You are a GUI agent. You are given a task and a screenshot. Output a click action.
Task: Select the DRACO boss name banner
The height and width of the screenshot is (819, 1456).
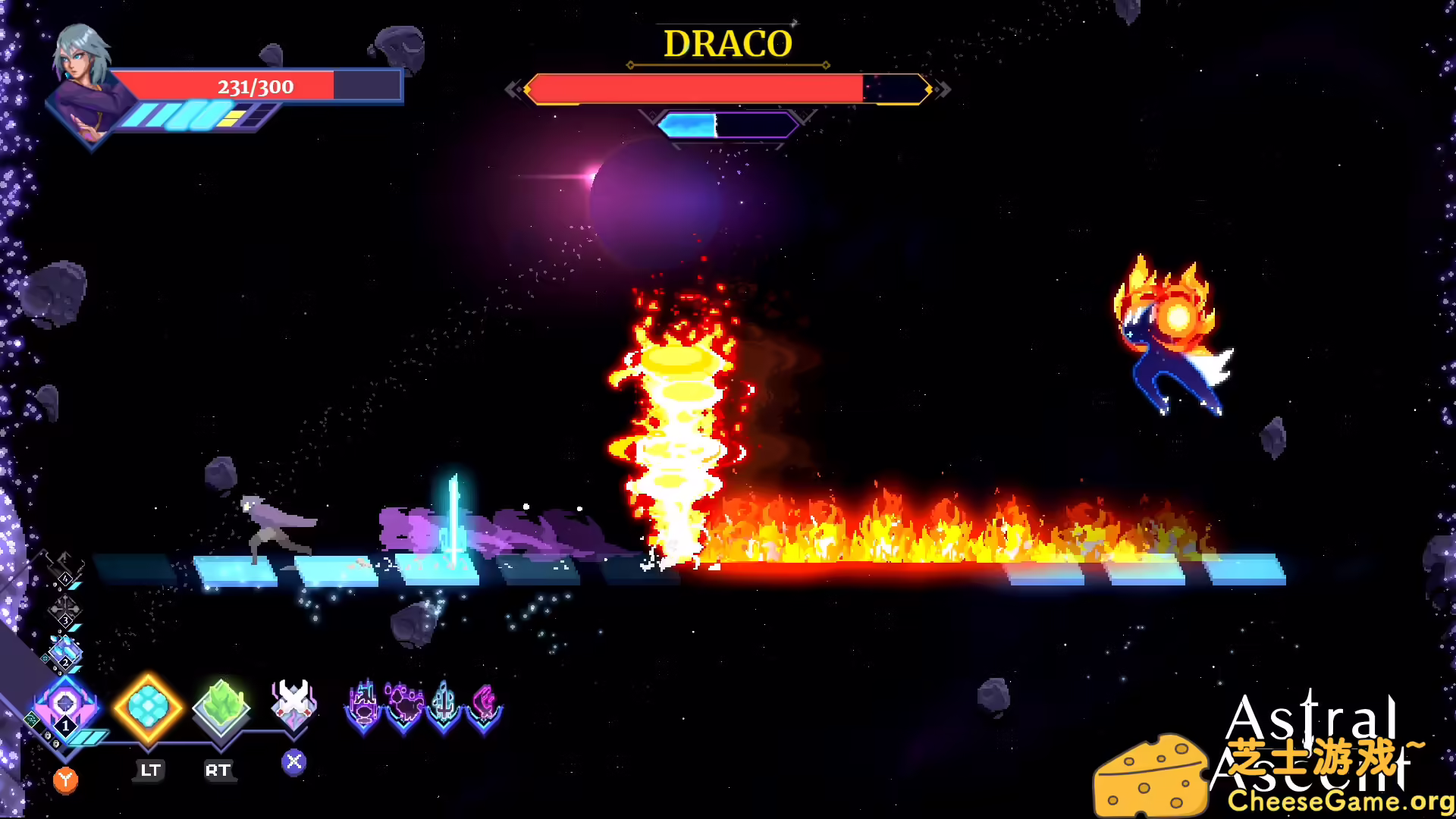point(726,44)
